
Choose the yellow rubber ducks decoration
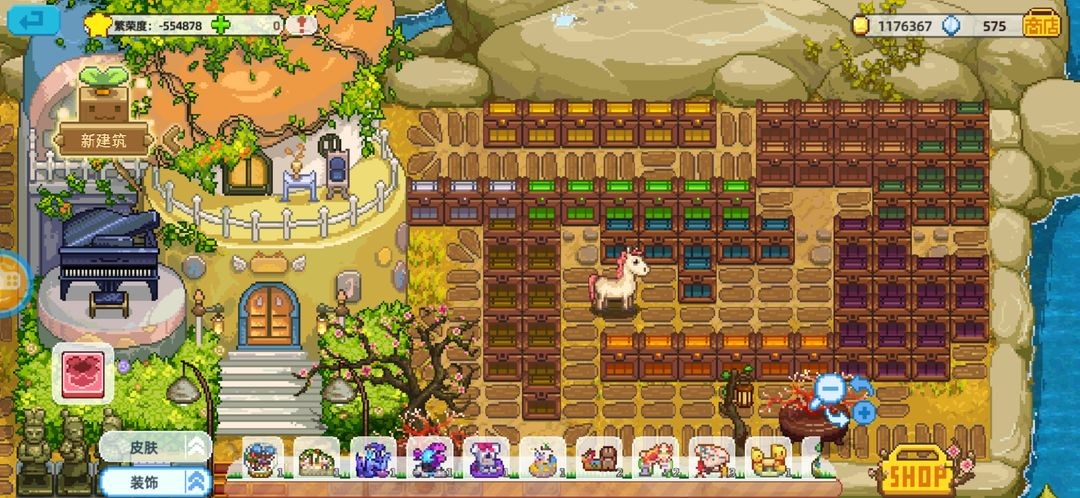(769, 459)
